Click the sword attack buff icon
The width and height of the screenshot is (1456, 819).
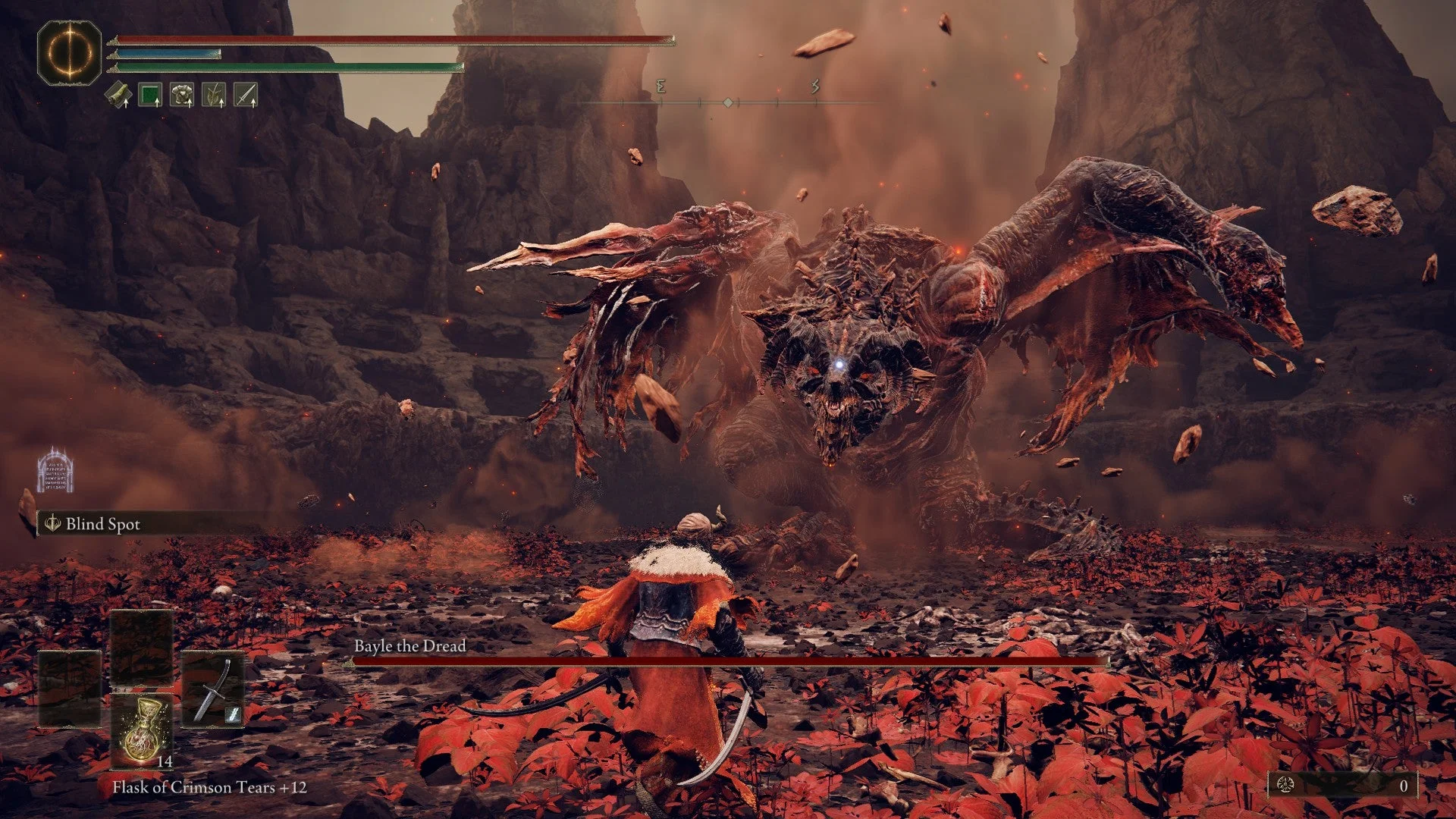[246, 95]
